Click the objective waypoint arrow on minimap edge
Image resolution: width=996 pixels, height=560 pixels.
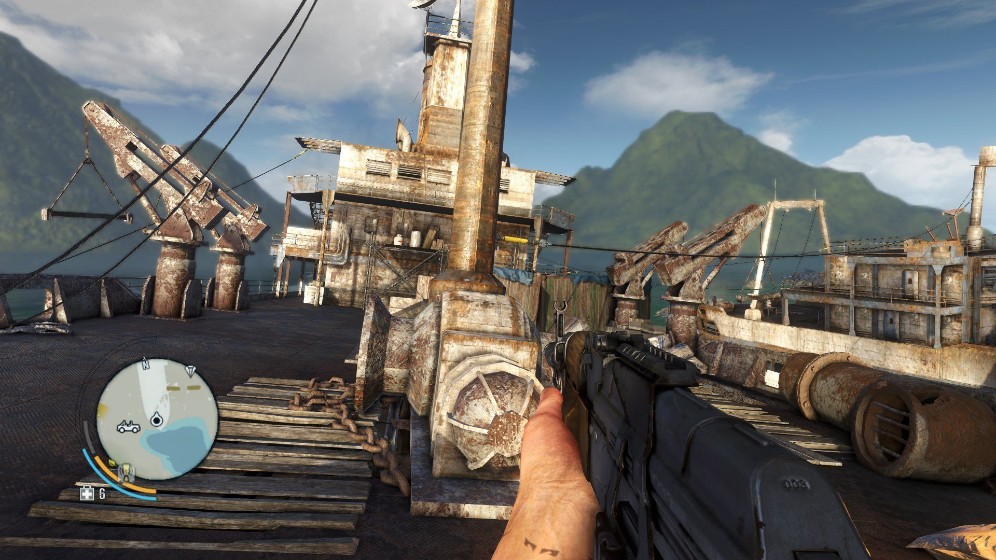click(x=190, y=372)
